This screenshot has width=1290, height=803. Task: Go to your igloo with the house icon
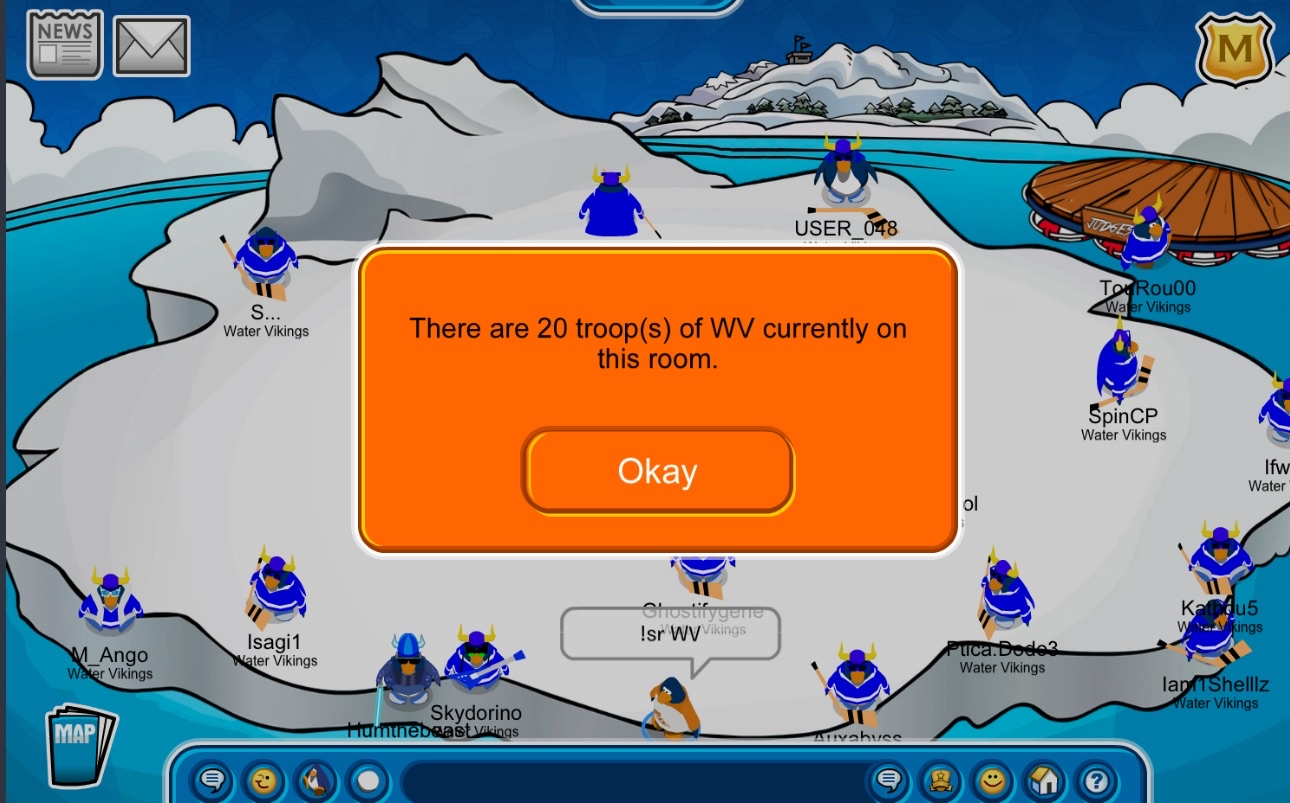click(1044, 780)
